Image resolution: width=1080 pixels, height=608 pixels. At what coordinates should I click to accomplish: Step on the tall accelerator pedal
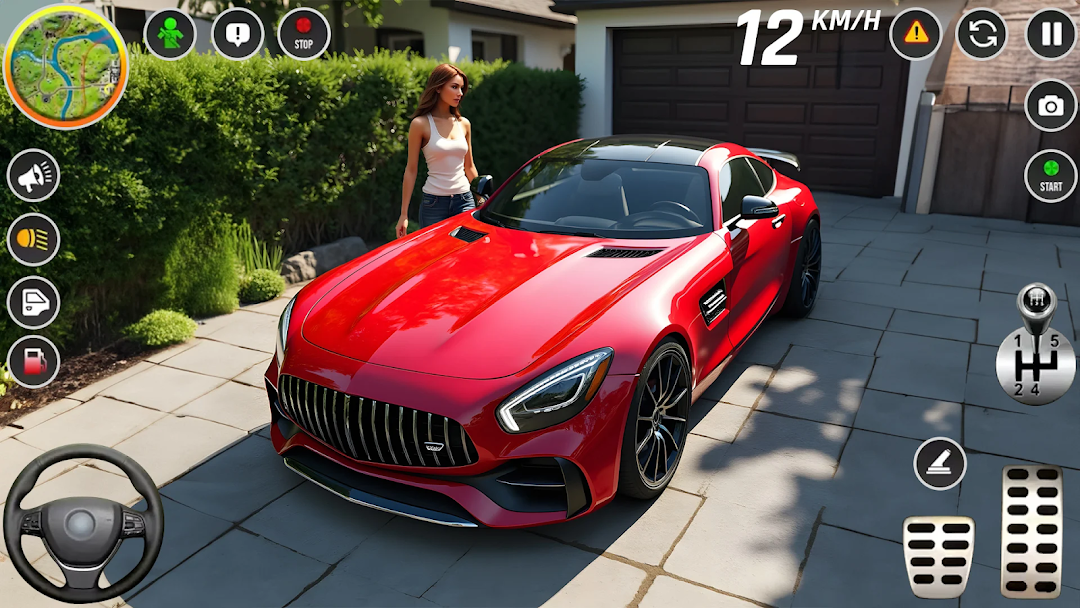coord(1031,531)
